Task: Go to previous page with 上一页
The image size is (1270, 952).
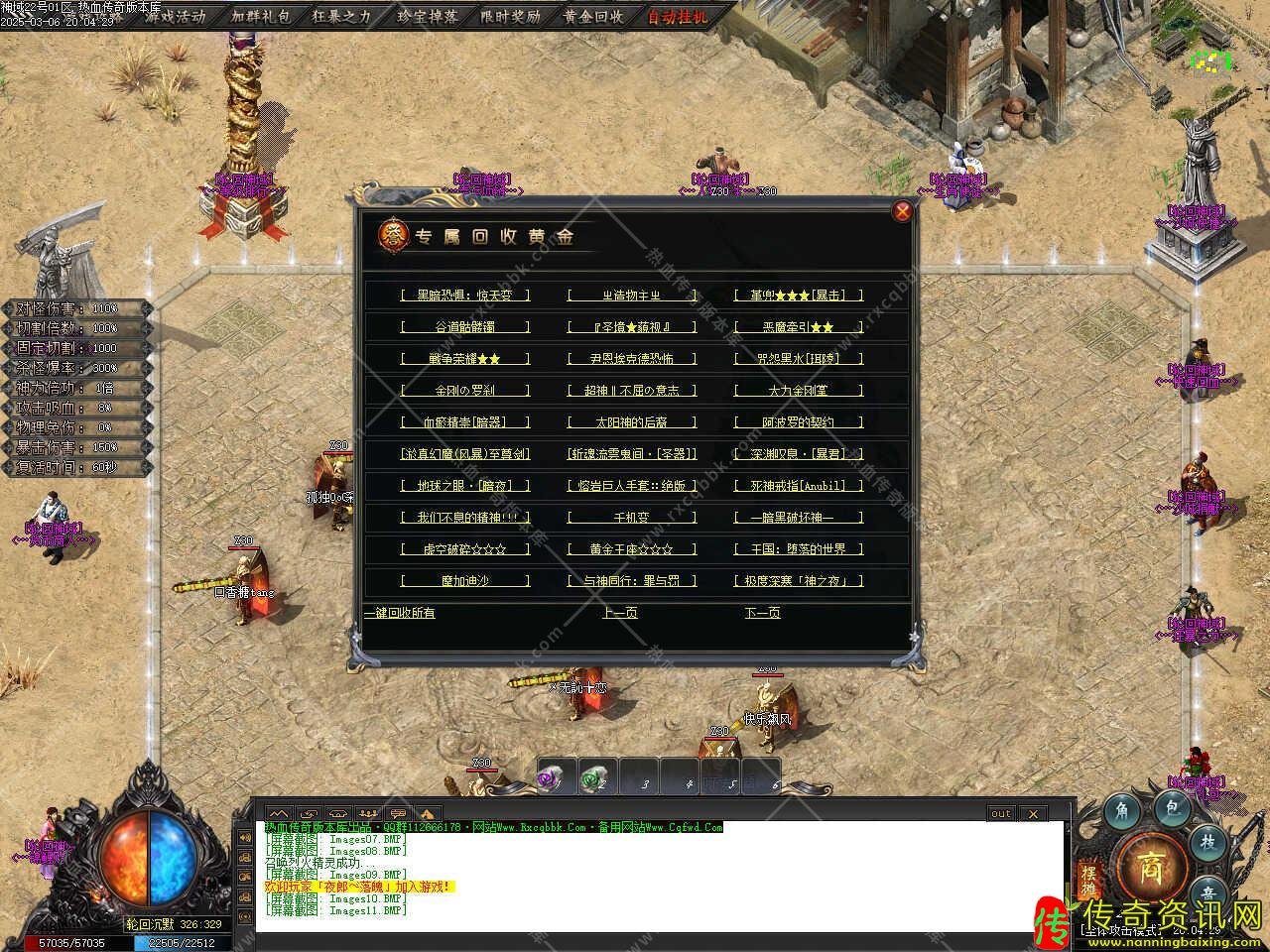Action: coord(620,613)
